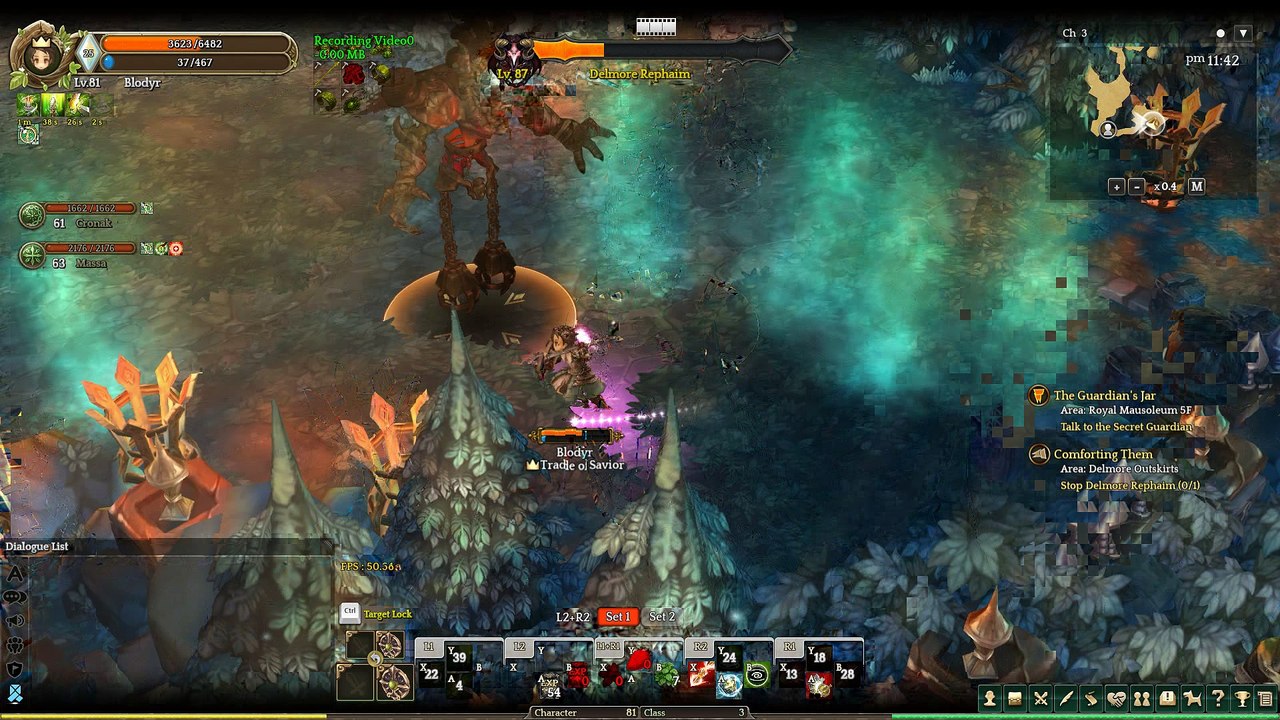Open the crossed swords skills menu
This screenshot has width=1280, height=720.
1041,699
